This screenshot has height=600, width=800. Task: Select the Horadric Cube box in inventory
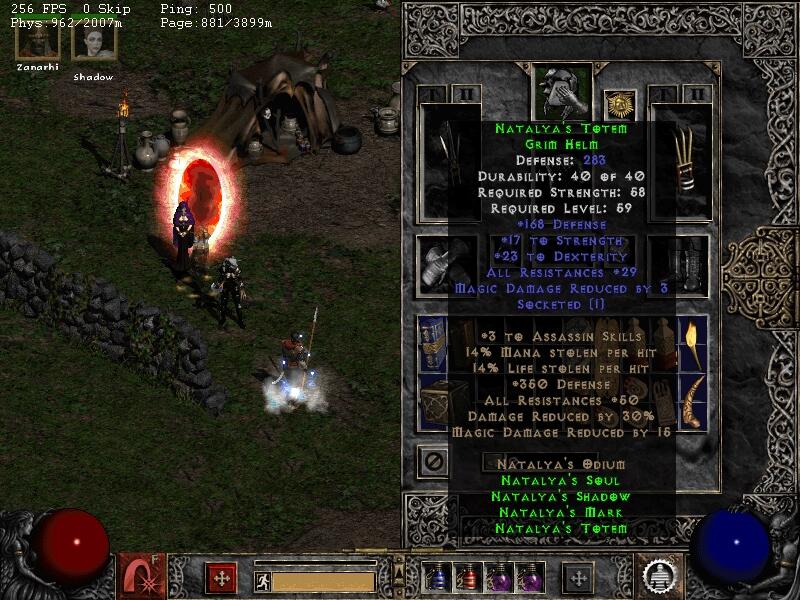434,403
